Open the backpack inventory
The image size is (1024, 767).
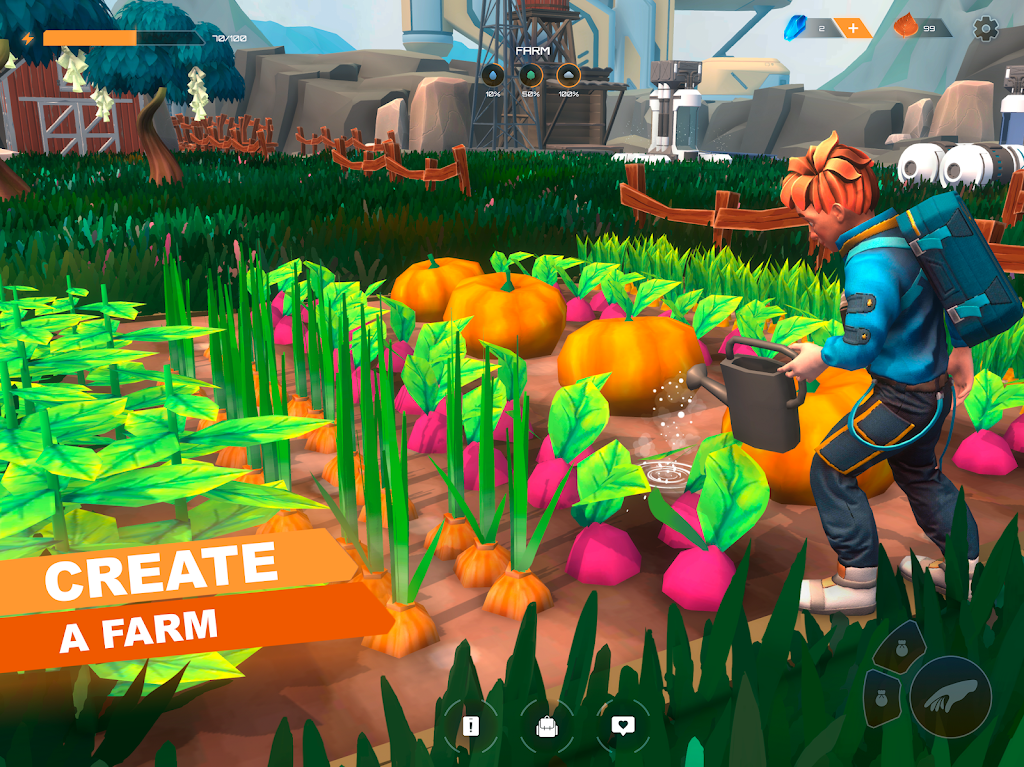[546, 727]
